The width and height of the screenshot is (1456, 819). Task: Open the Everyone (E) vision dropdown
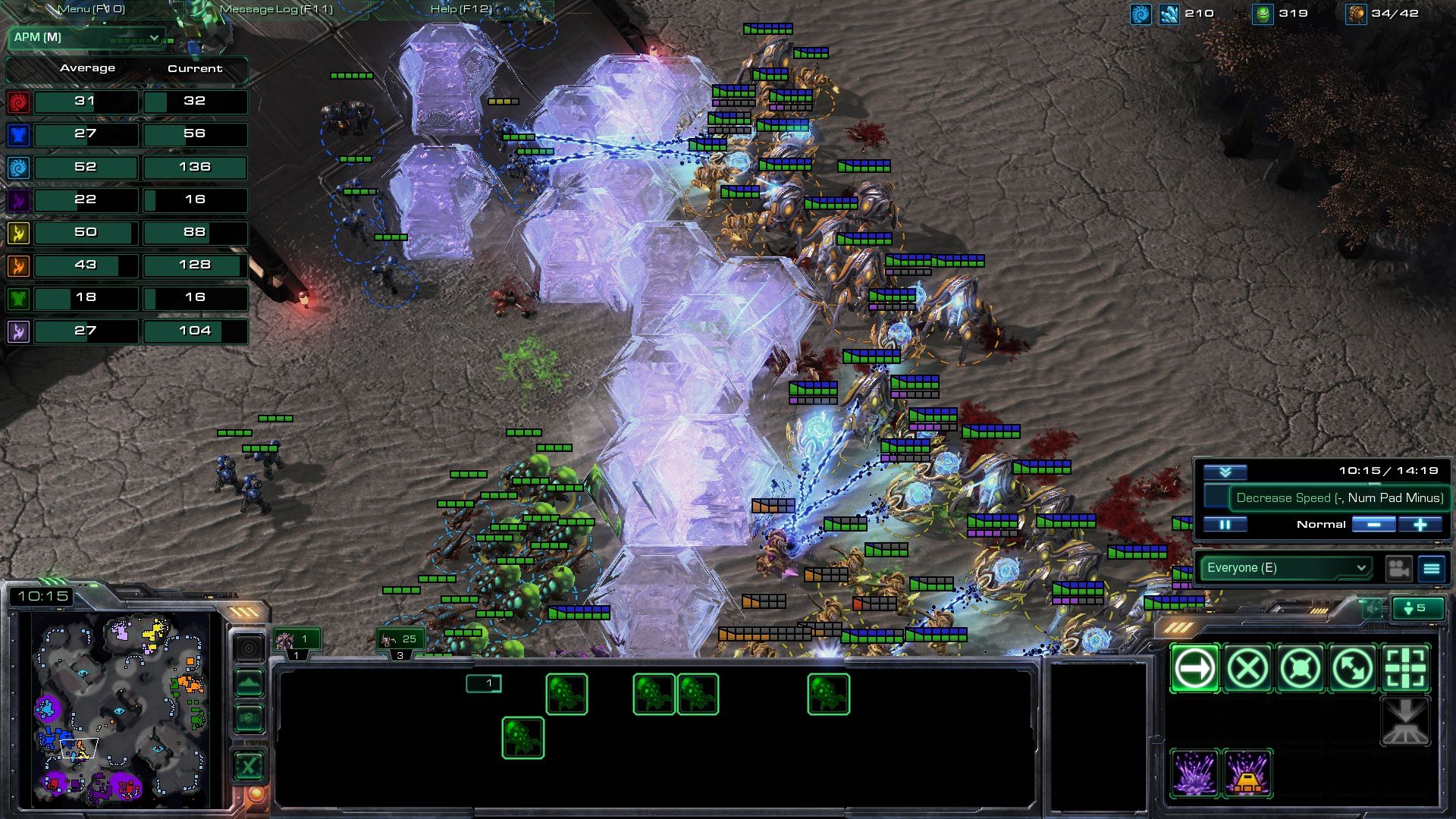point(1284,566)
